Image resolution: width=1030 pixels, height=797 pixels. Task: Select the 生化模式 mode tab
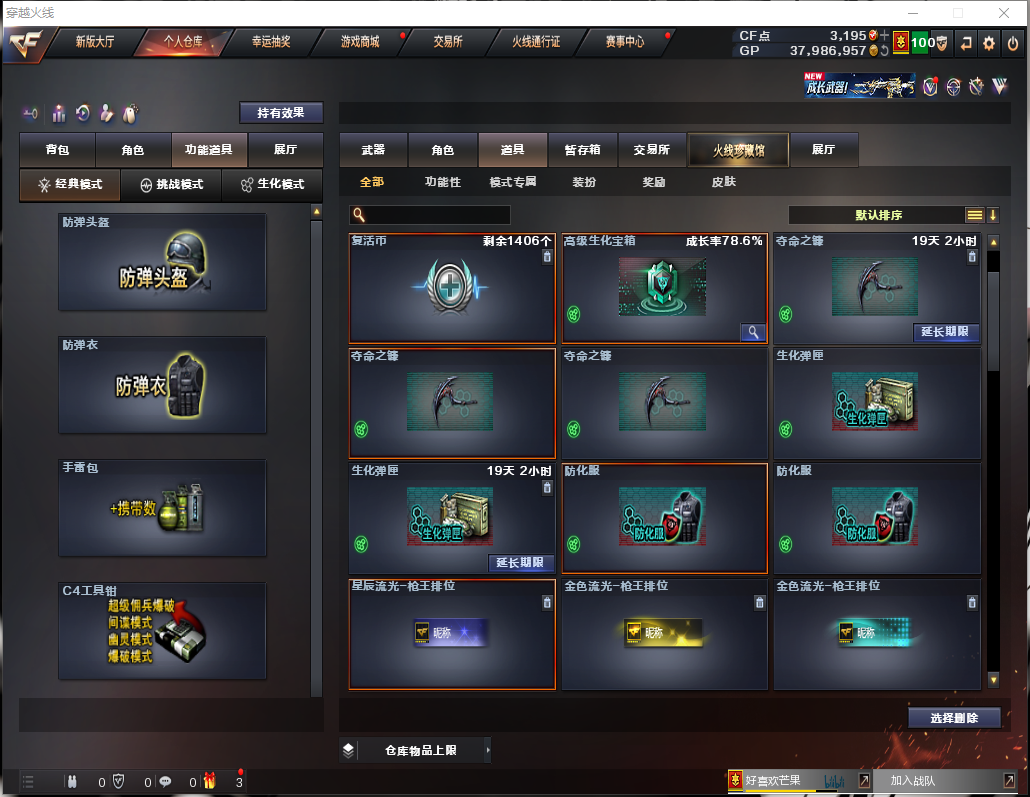(x=272, y=185)
